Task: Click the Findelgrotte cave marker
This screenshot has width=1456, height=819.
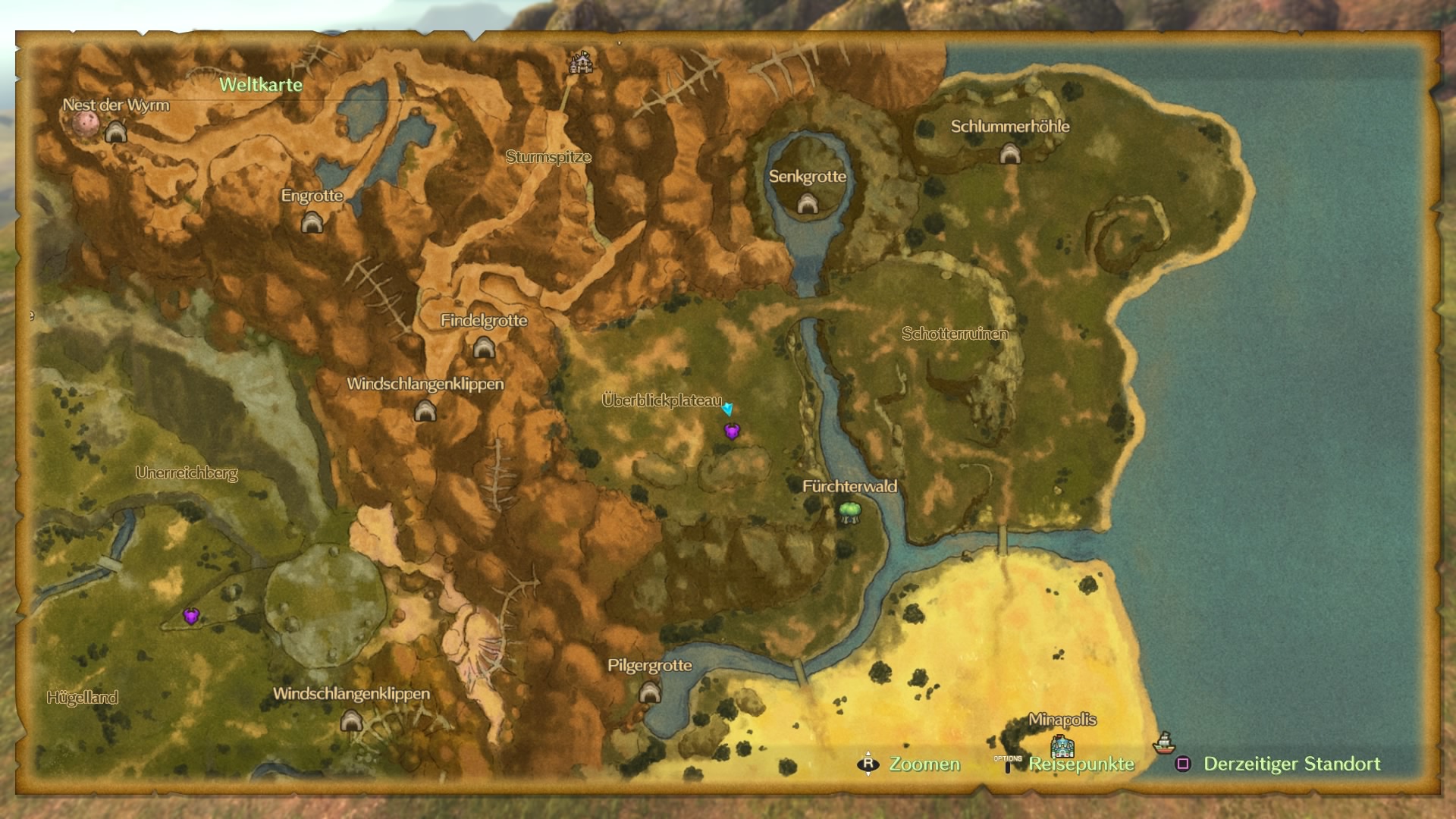Action: tap(484, 349)
